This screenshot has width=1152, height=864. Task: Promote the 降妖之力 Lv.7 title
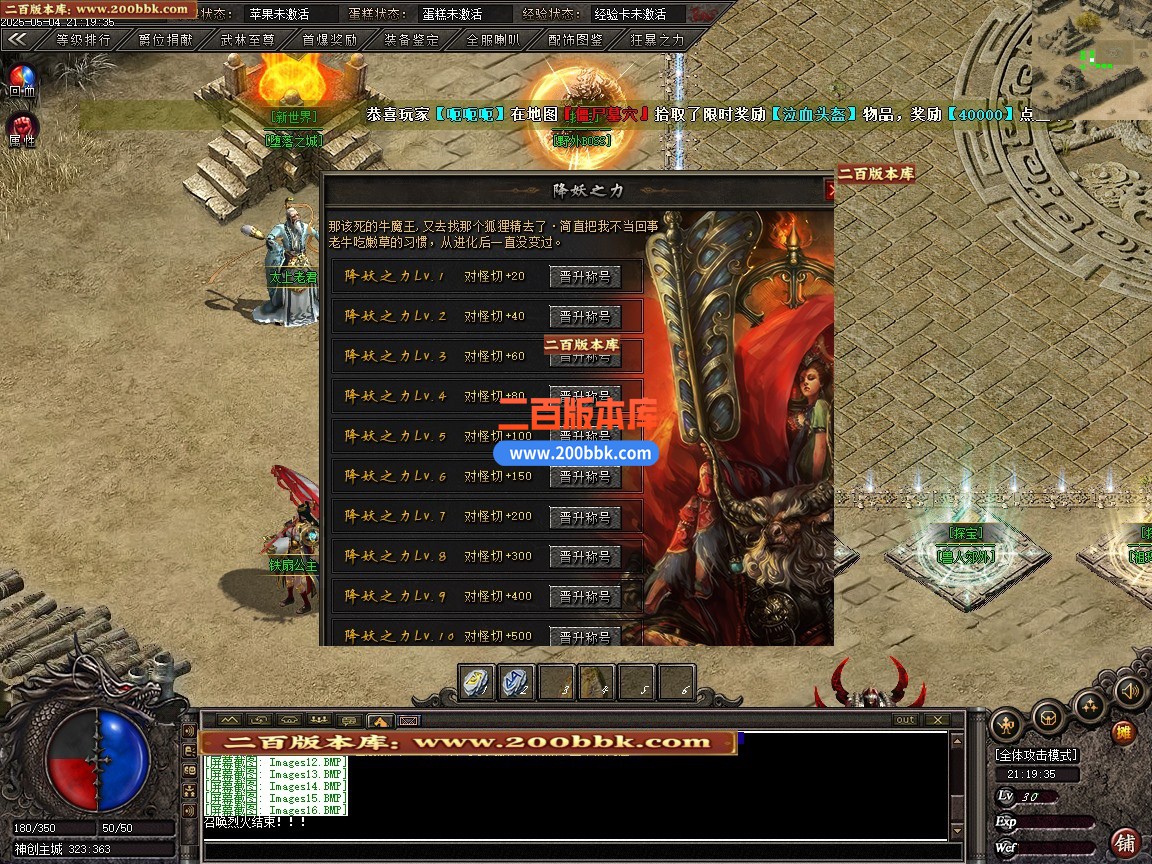click(x=585, y=517)
